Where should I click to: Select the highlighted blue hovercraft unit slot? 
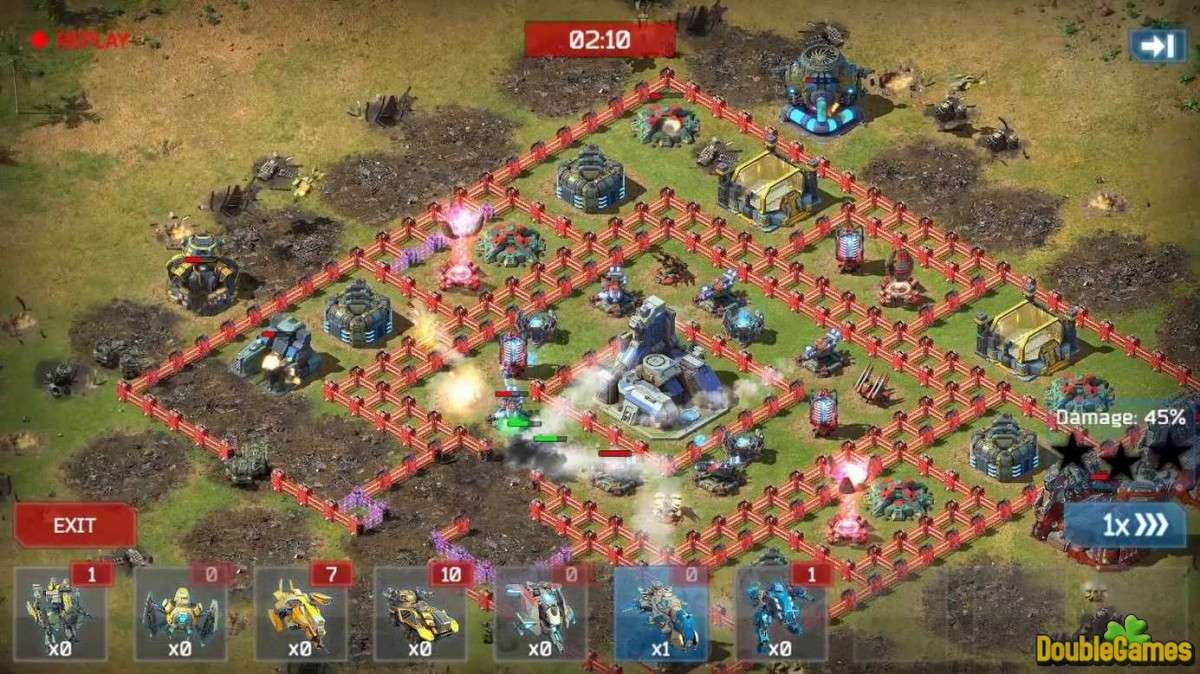[x=661, y=613]
